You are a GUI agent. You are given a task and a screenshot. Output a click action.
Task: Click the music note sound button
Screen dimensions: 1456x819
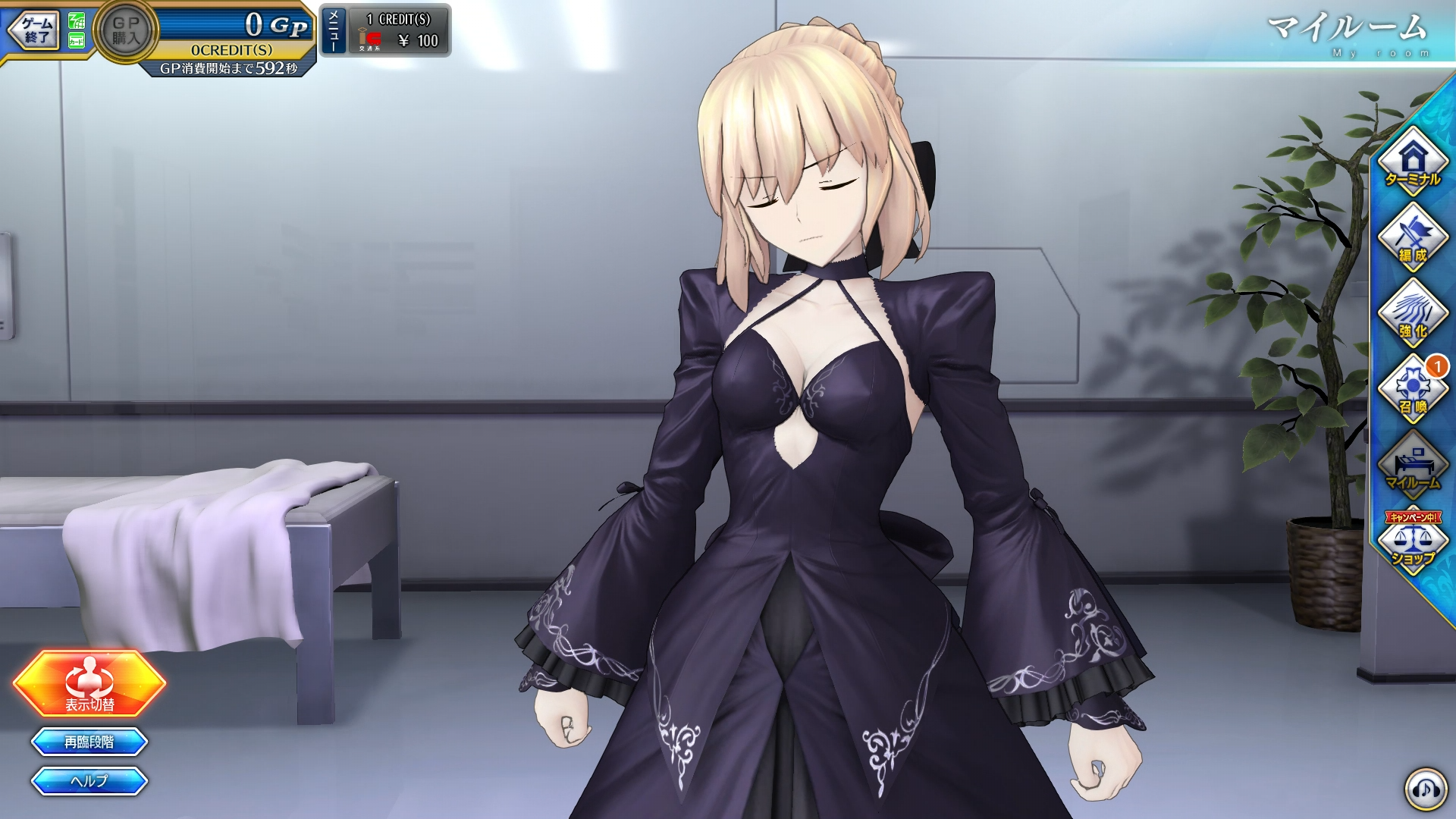pos(1426,789)
